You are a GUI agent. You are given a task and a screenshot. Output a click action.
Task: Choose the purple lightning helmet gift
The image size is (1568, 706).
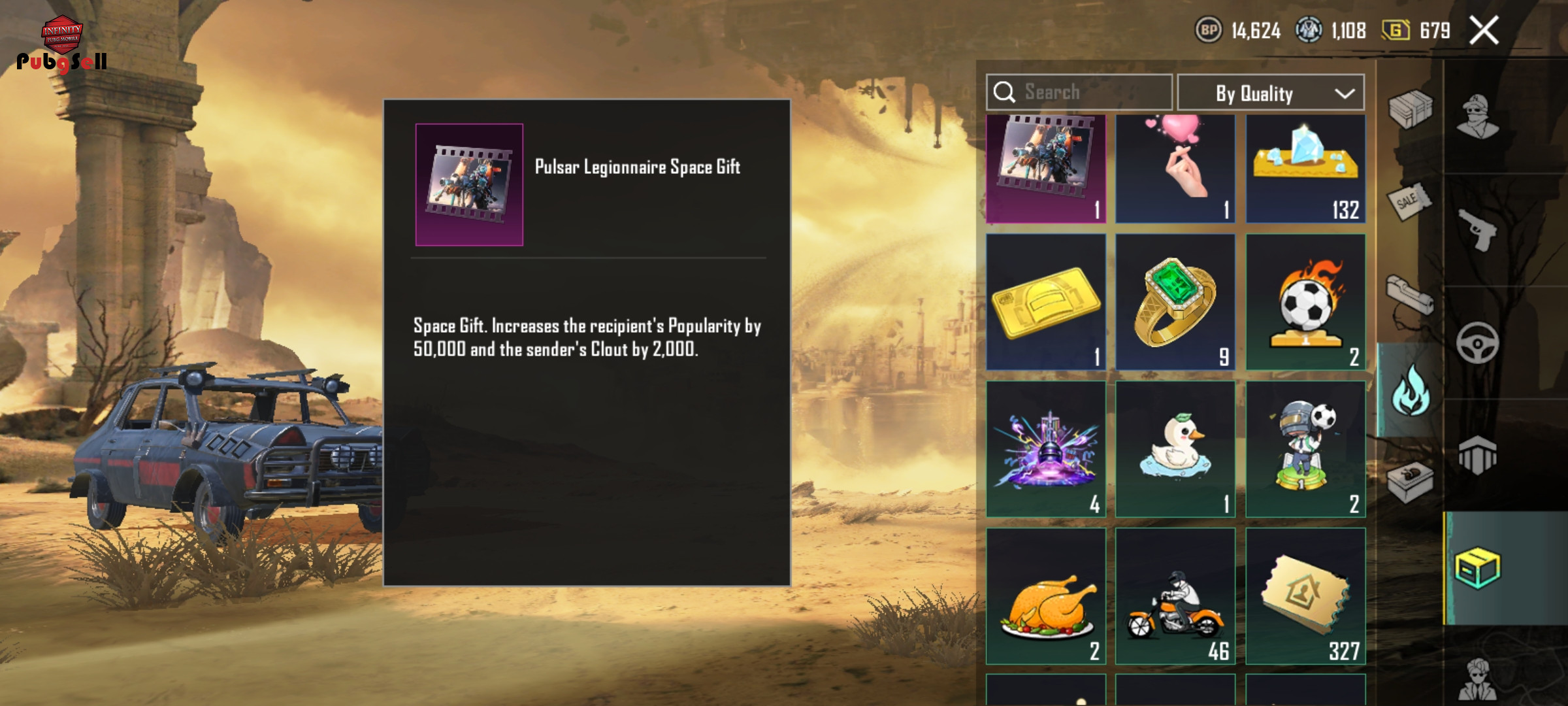coord(1045,449)
